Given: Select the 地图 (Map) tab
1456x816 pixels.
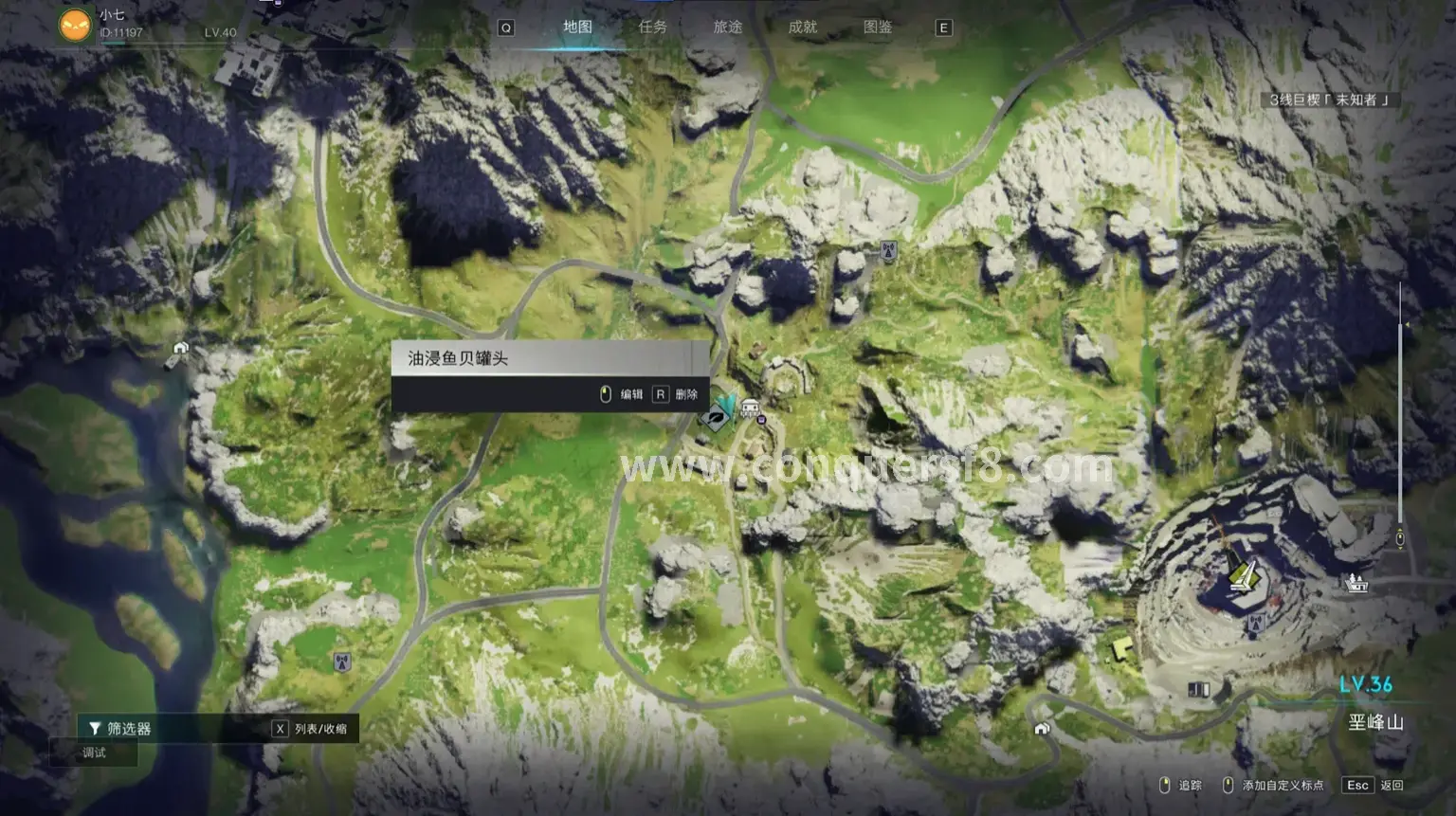Looking at the screenshot, I should tap(577, 27).
